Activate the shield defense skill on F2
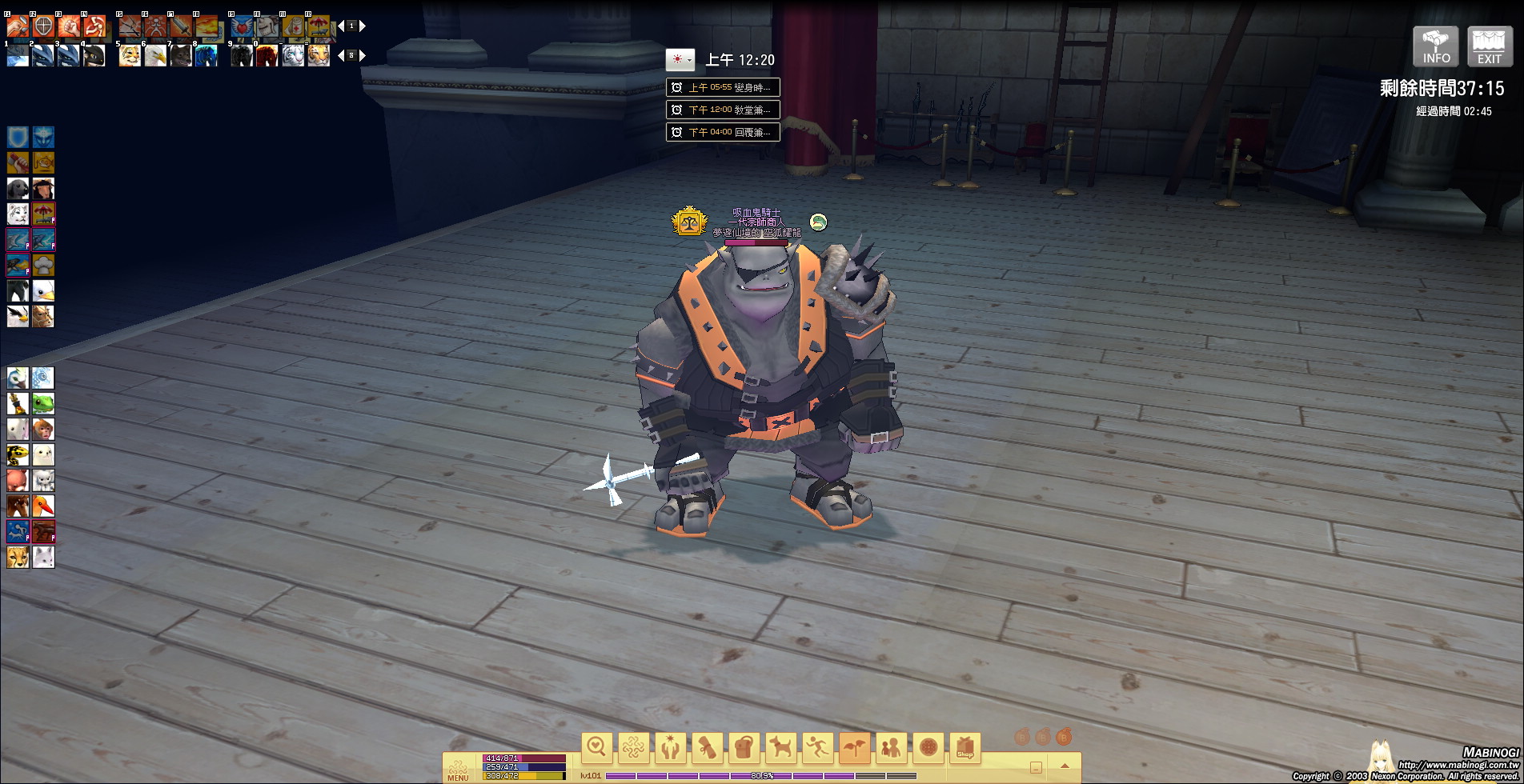 pos(43,26)
